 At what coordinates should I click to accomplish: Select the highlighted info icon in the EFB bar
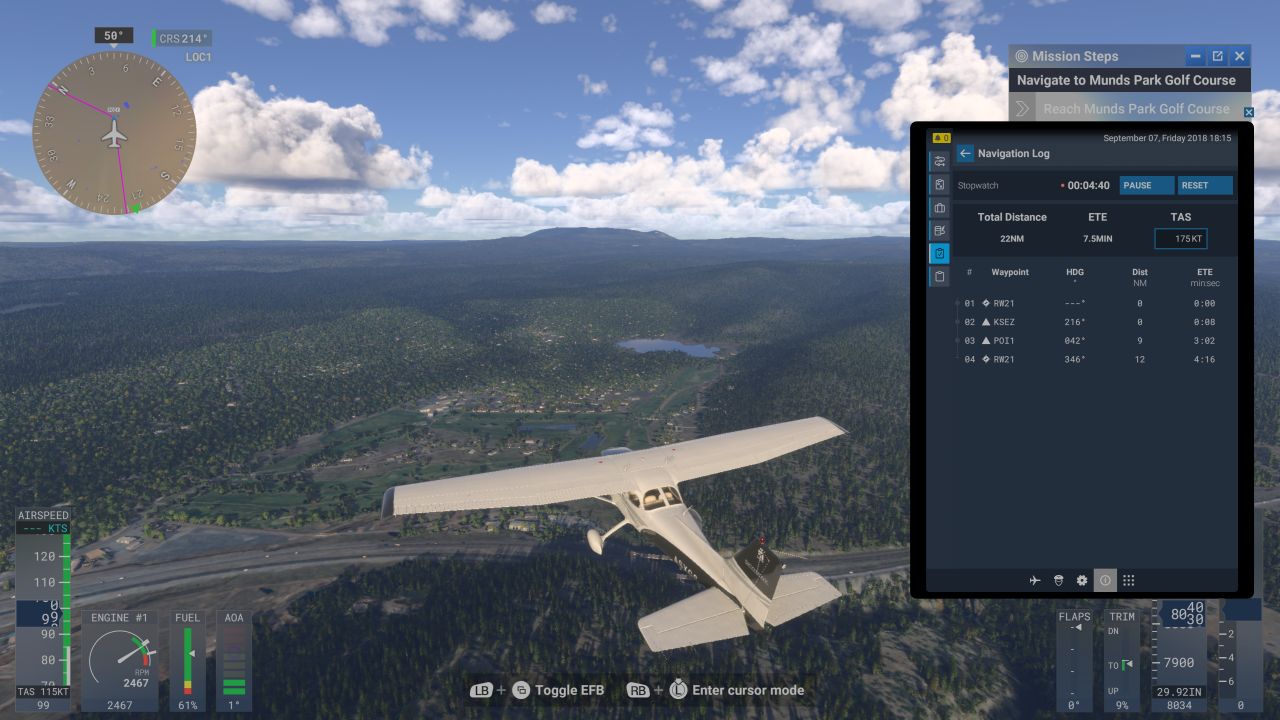[x=1105, y=580]
